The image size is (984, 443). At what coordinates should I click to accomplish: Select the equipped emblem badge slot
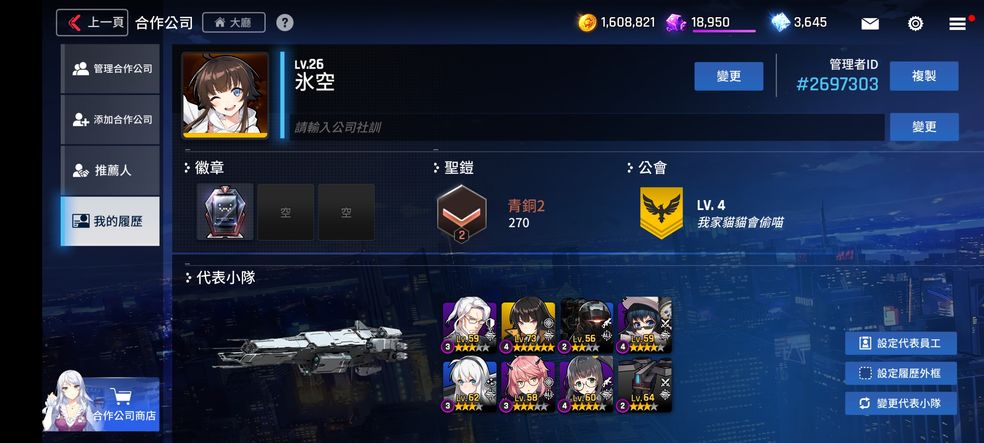[x=225, y=211]
